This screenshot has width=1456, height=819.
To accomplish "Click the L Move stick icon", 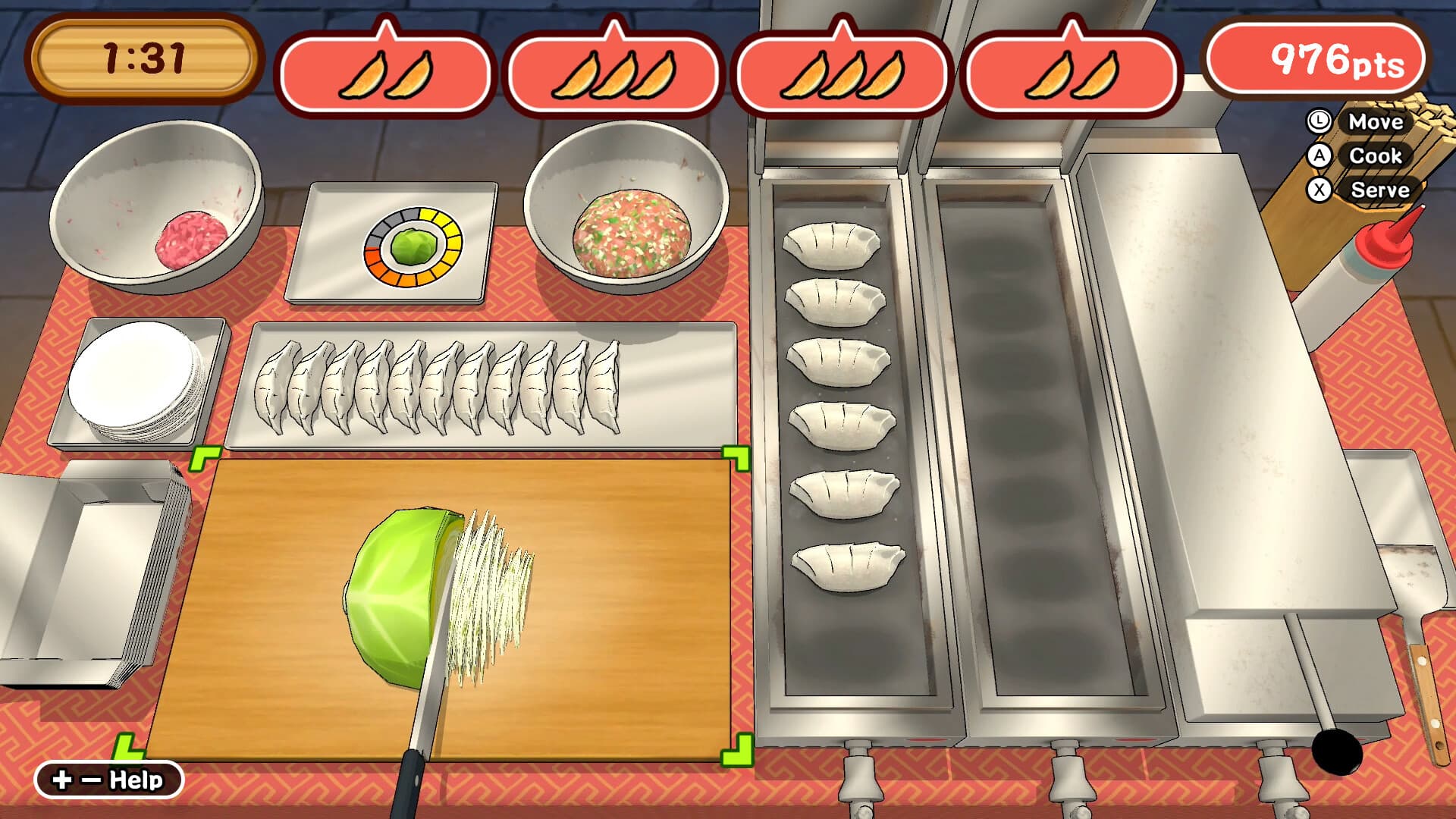I will [x=1317, y=123].
